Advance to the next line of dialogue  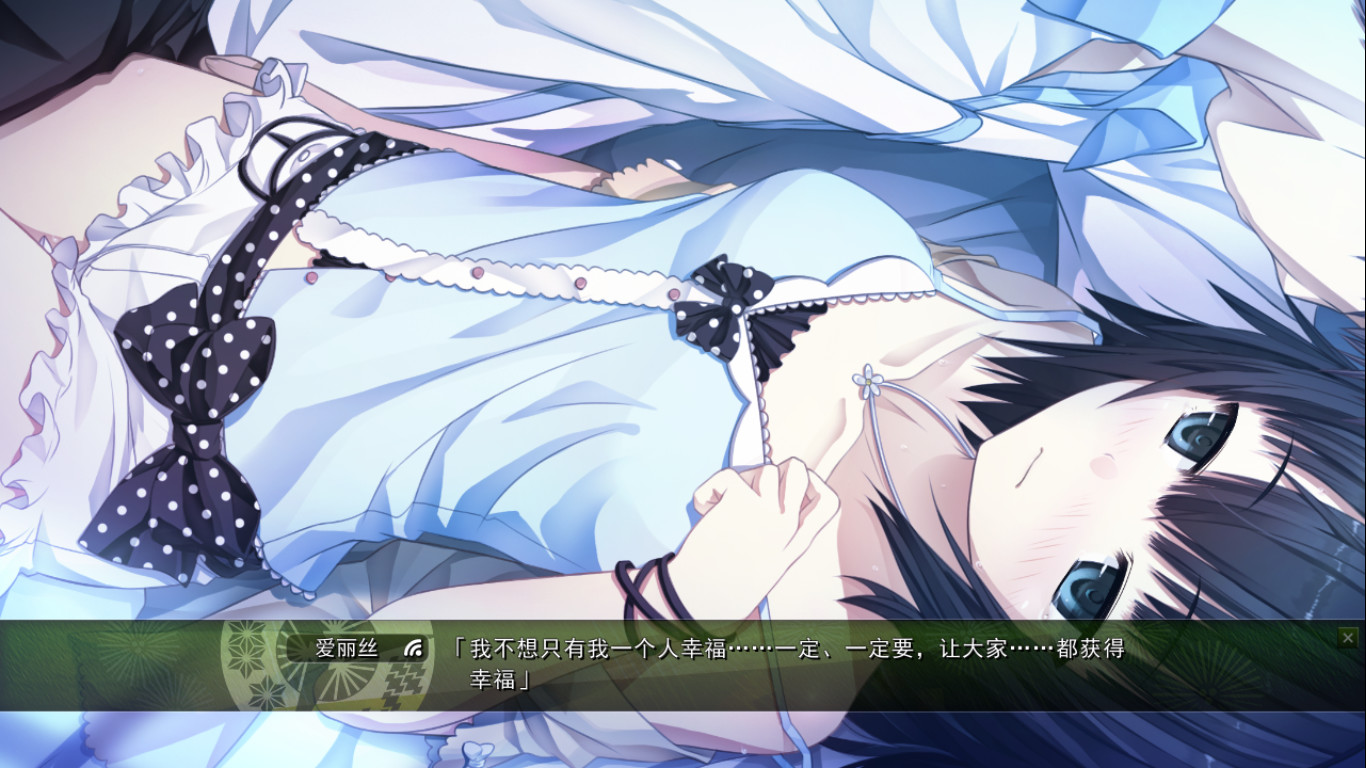click(x=790, y=660)
